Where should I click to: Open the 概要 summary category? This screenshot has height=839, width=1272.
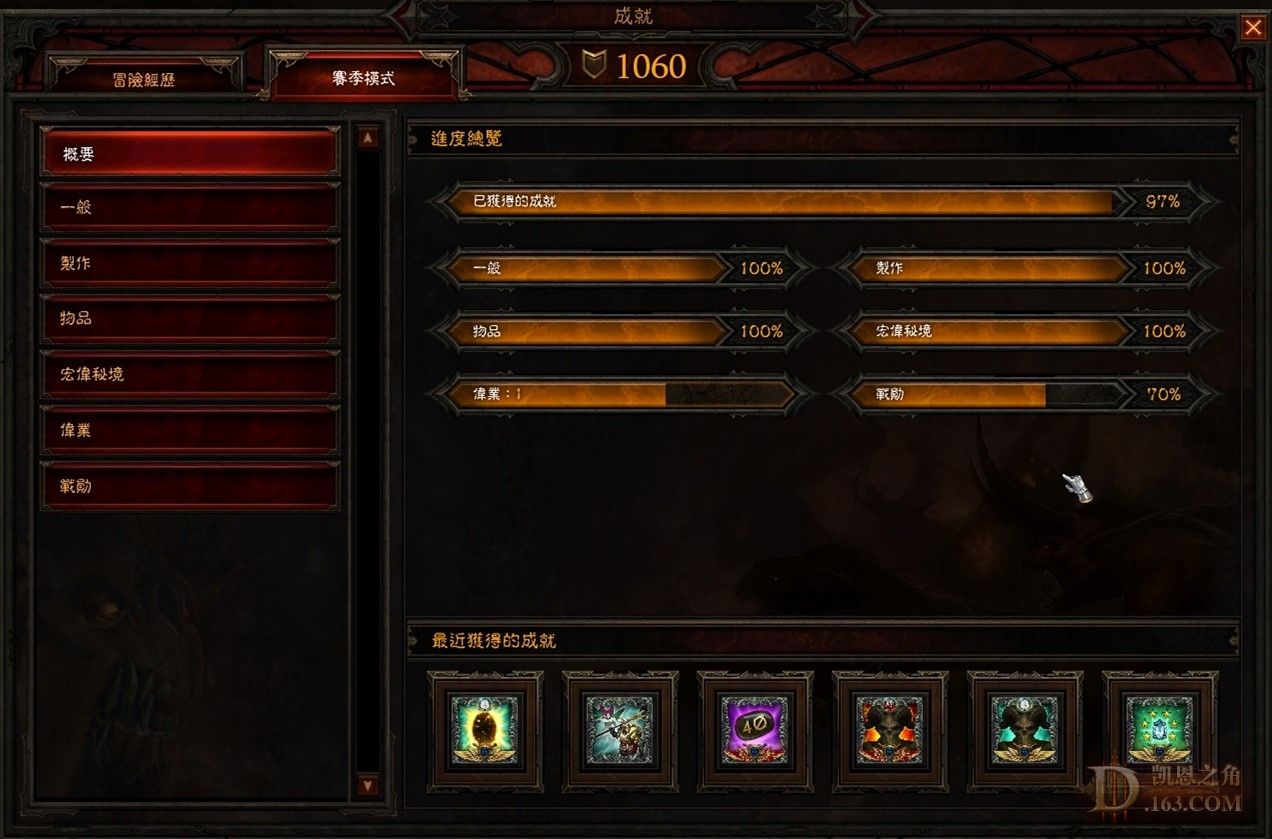190,153
